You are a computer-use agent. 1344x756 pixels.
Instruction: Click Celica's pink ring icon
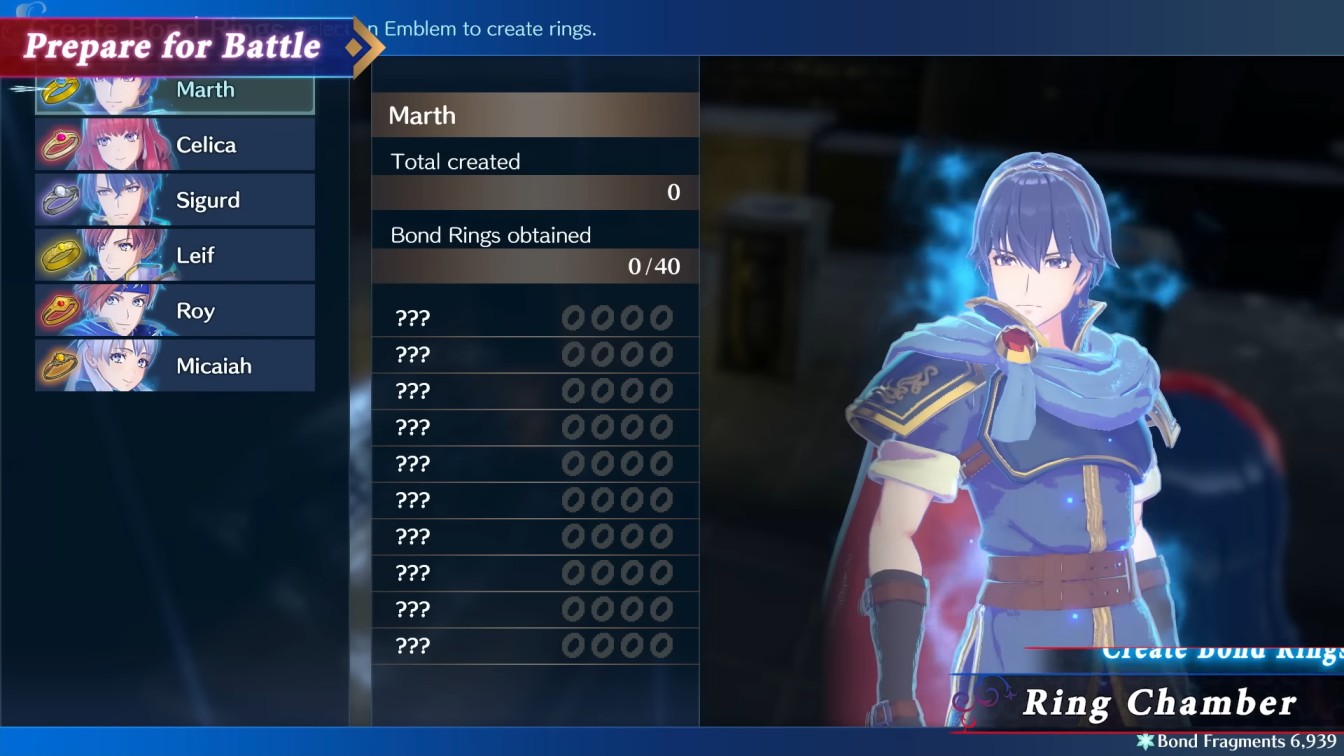tap(61, 144)
